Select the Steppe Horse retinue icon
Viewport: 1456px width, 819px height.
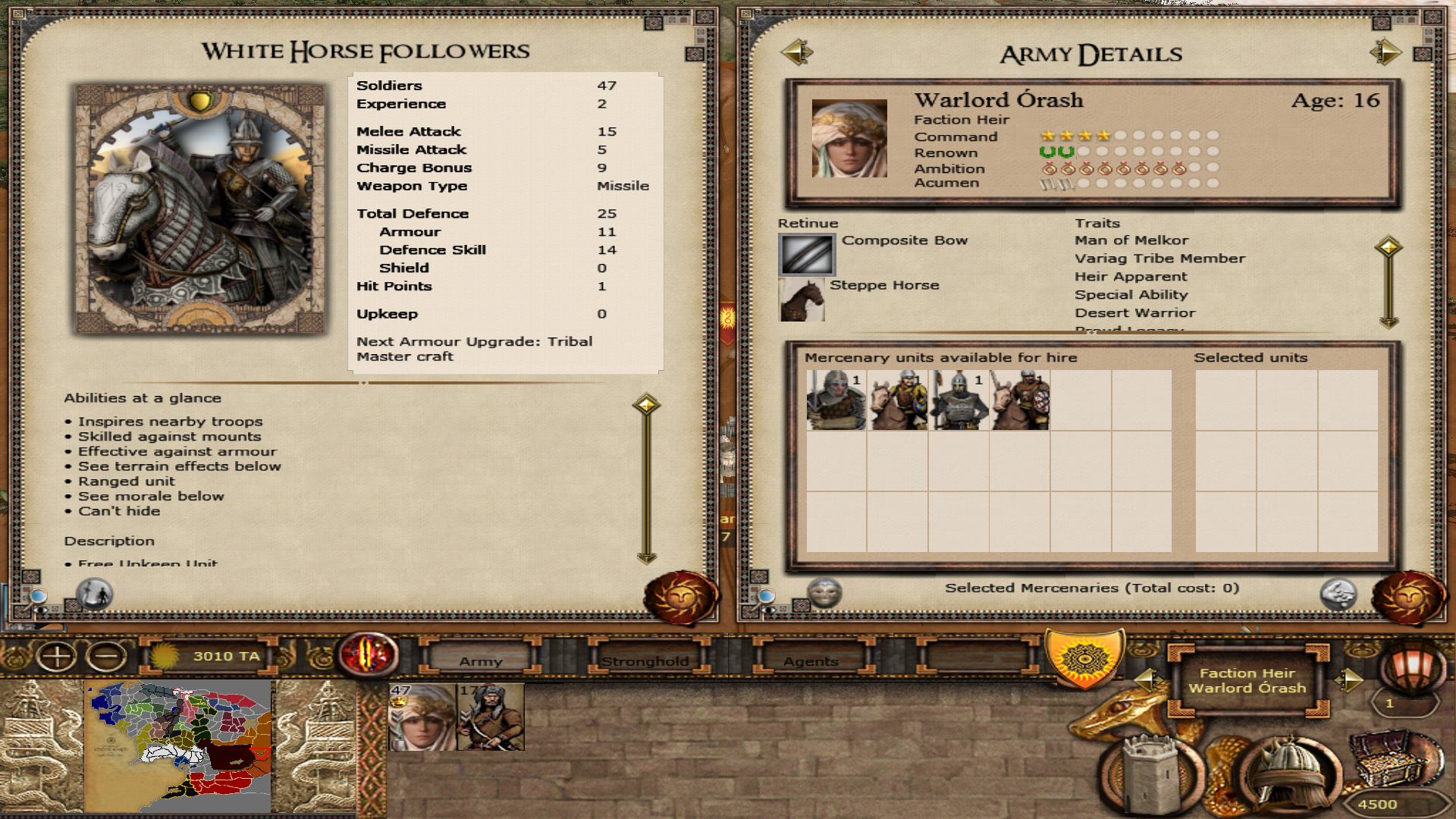[802, 300]
